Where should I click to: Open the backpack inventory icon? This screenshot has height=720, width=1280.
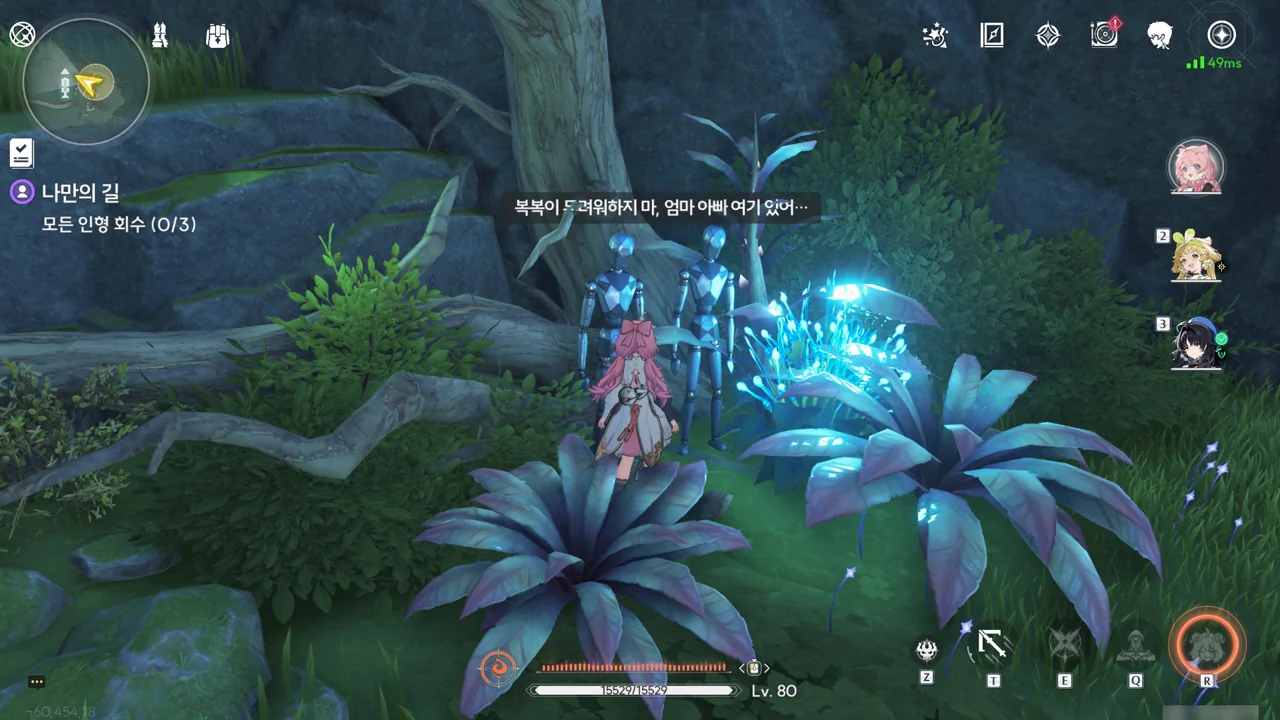coord(217,36)
